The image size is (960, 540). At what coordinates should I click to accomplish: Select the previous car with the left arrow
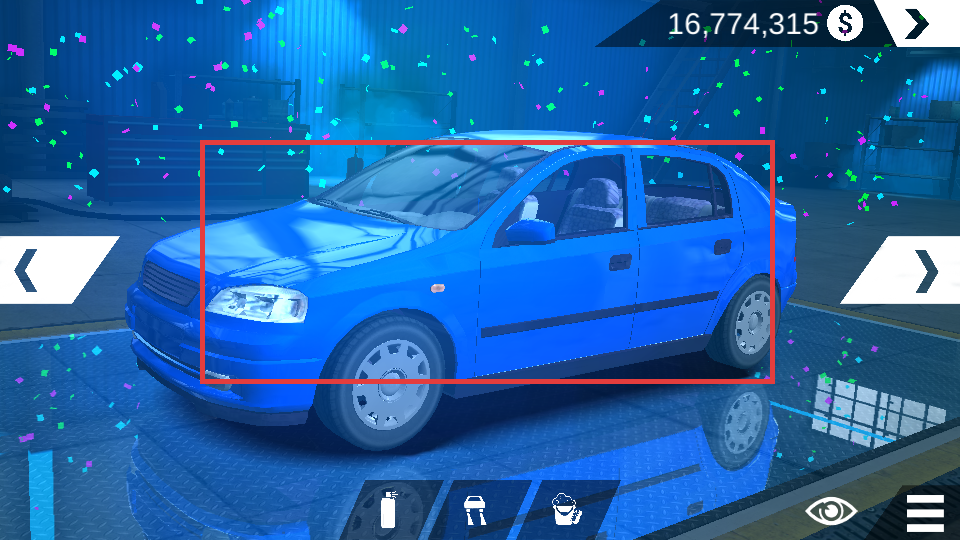pyautogui.click(x=28, y=270)
